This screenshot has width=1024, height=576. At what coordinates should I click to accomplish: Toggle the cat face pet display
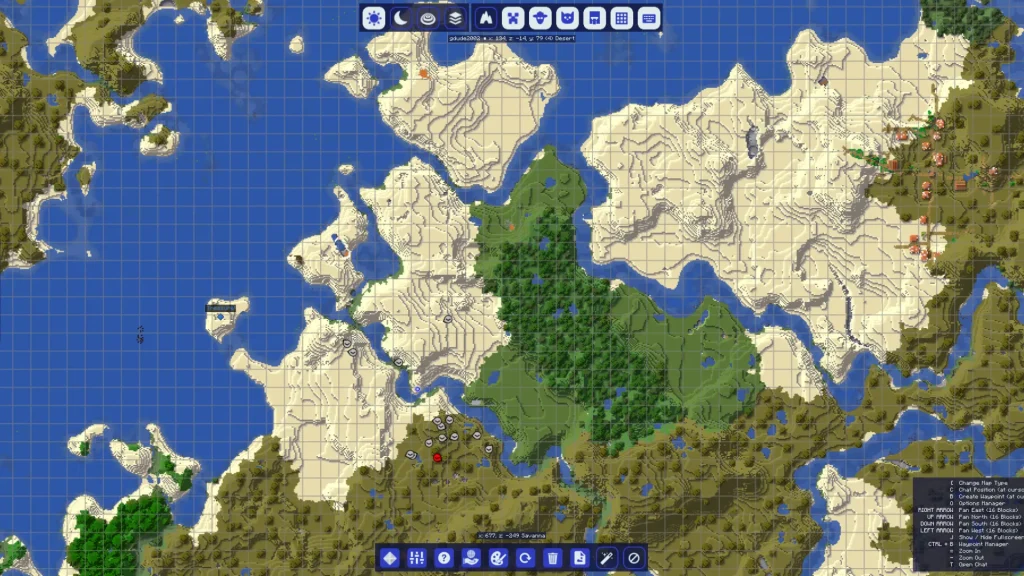point(567,17)
